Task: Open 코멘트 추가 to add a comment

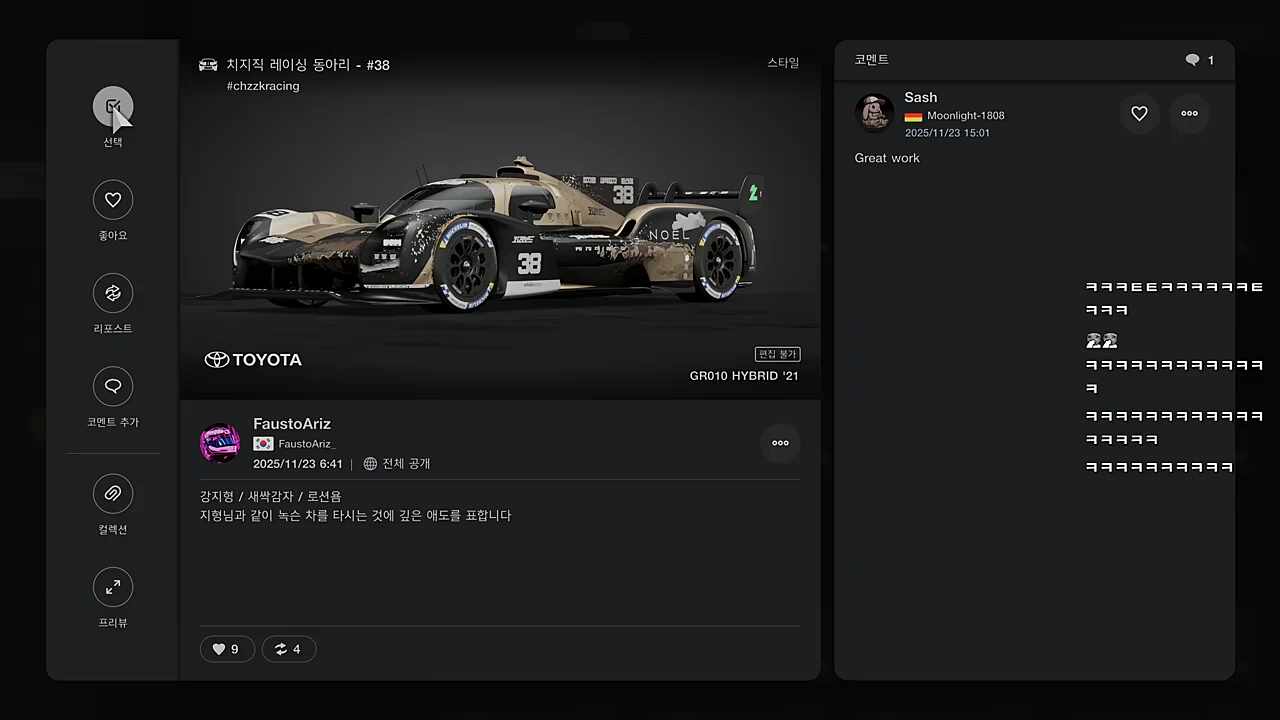Action: pyautogui.click(x=113, y=386)
